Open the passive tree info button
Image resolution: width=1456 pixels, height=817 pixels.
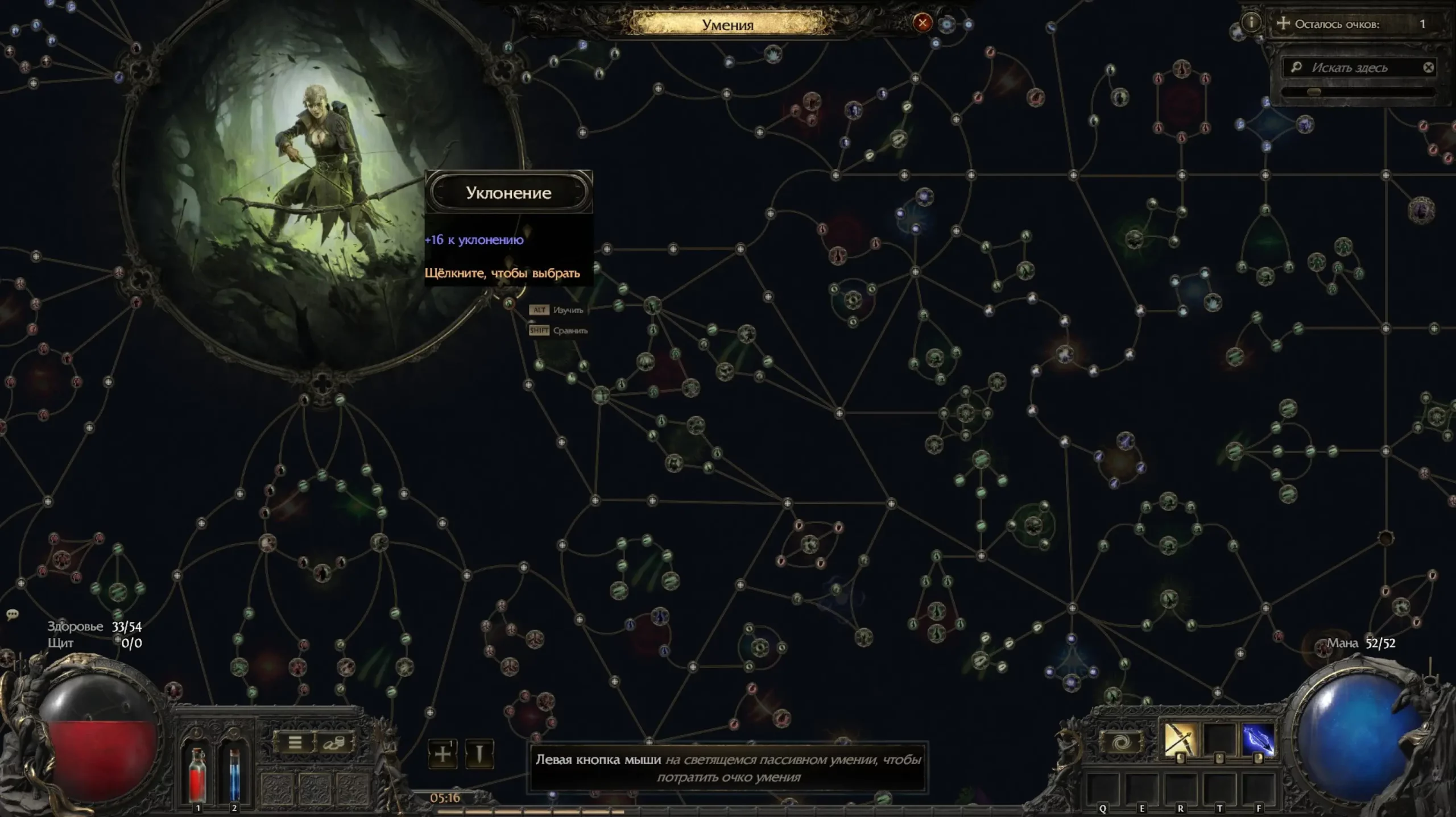point(1251,23)
